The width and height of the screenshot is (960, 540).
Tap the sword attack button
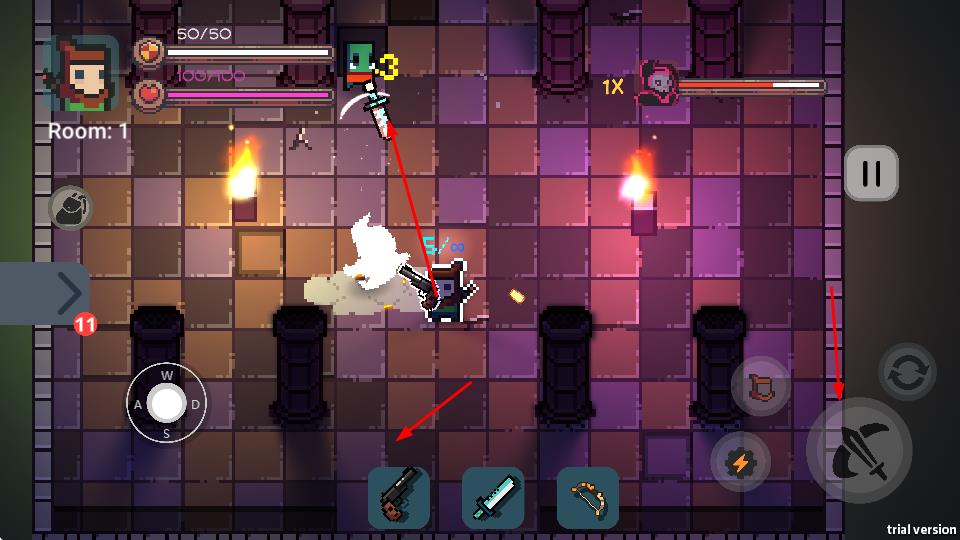(859, 450)
